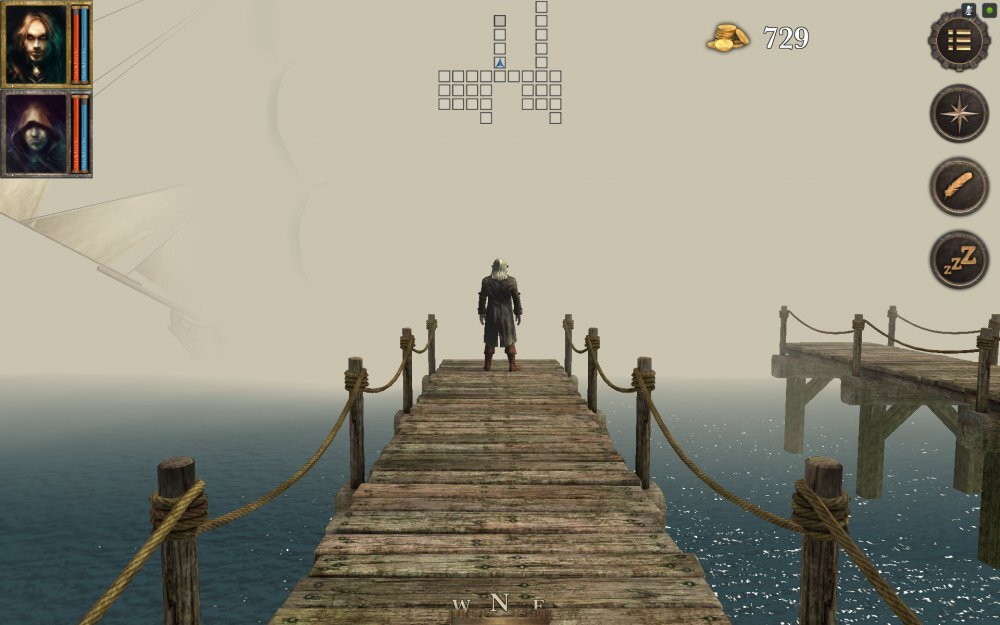Click the compass direction strip
This screenshot has height=625, width=1000.
pyautogui.click(x=500, y=605)
